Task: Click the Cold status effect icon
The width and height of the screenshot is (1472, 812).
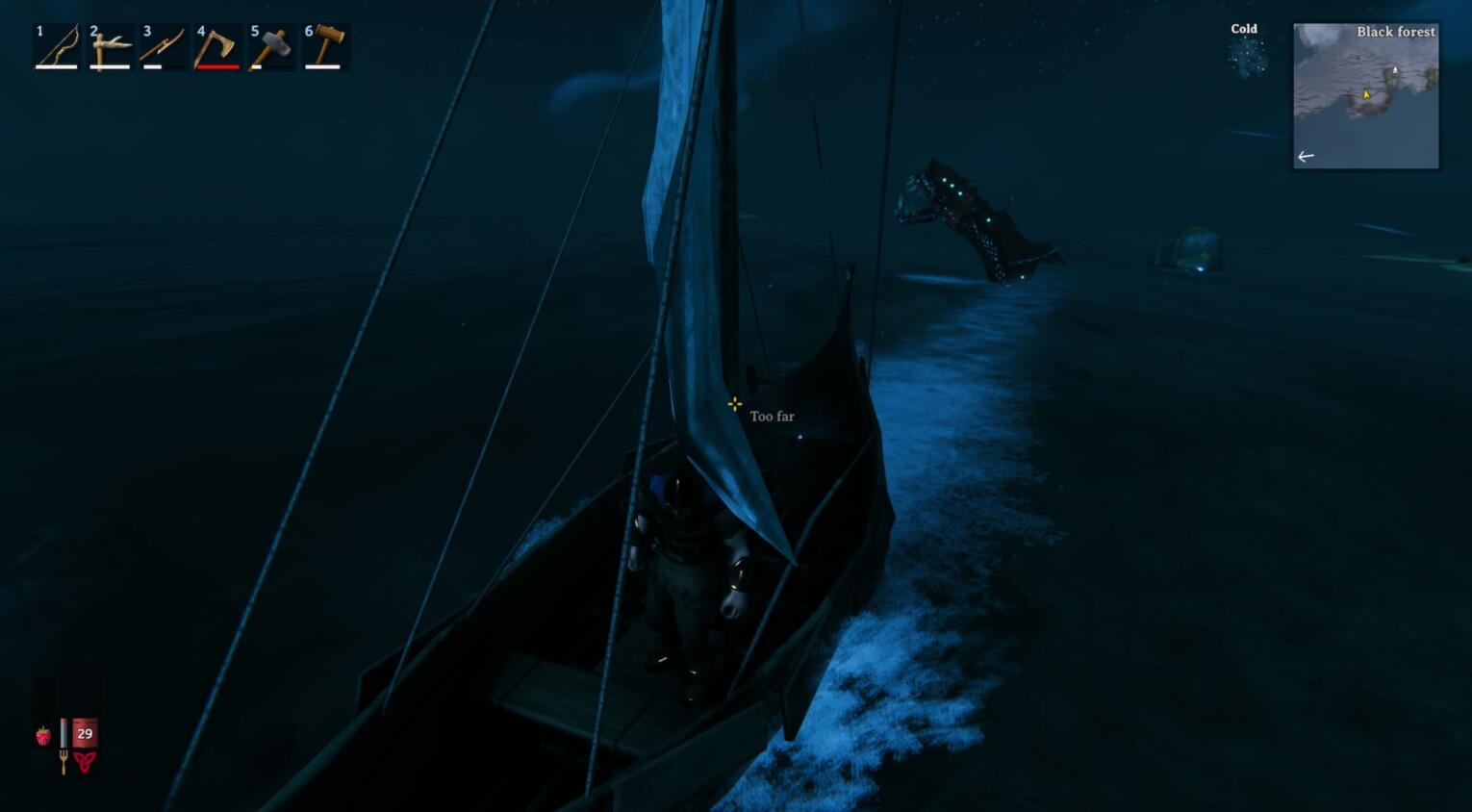Action: [x=1246, y=58]
